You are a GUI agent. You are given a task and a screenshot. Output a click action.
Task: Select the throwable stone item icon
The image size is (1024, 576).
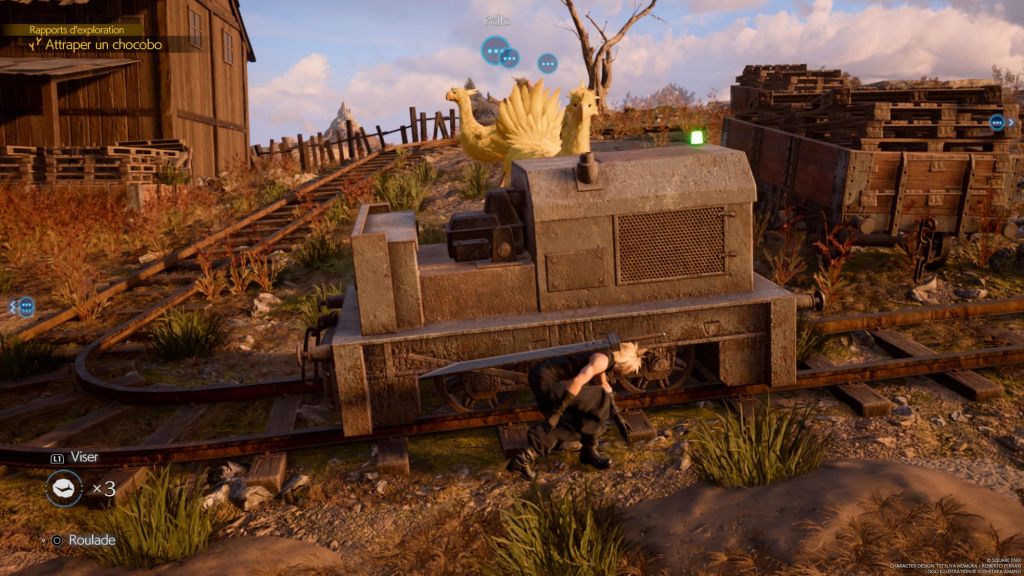pyautogui.click(x=64, y=489)
